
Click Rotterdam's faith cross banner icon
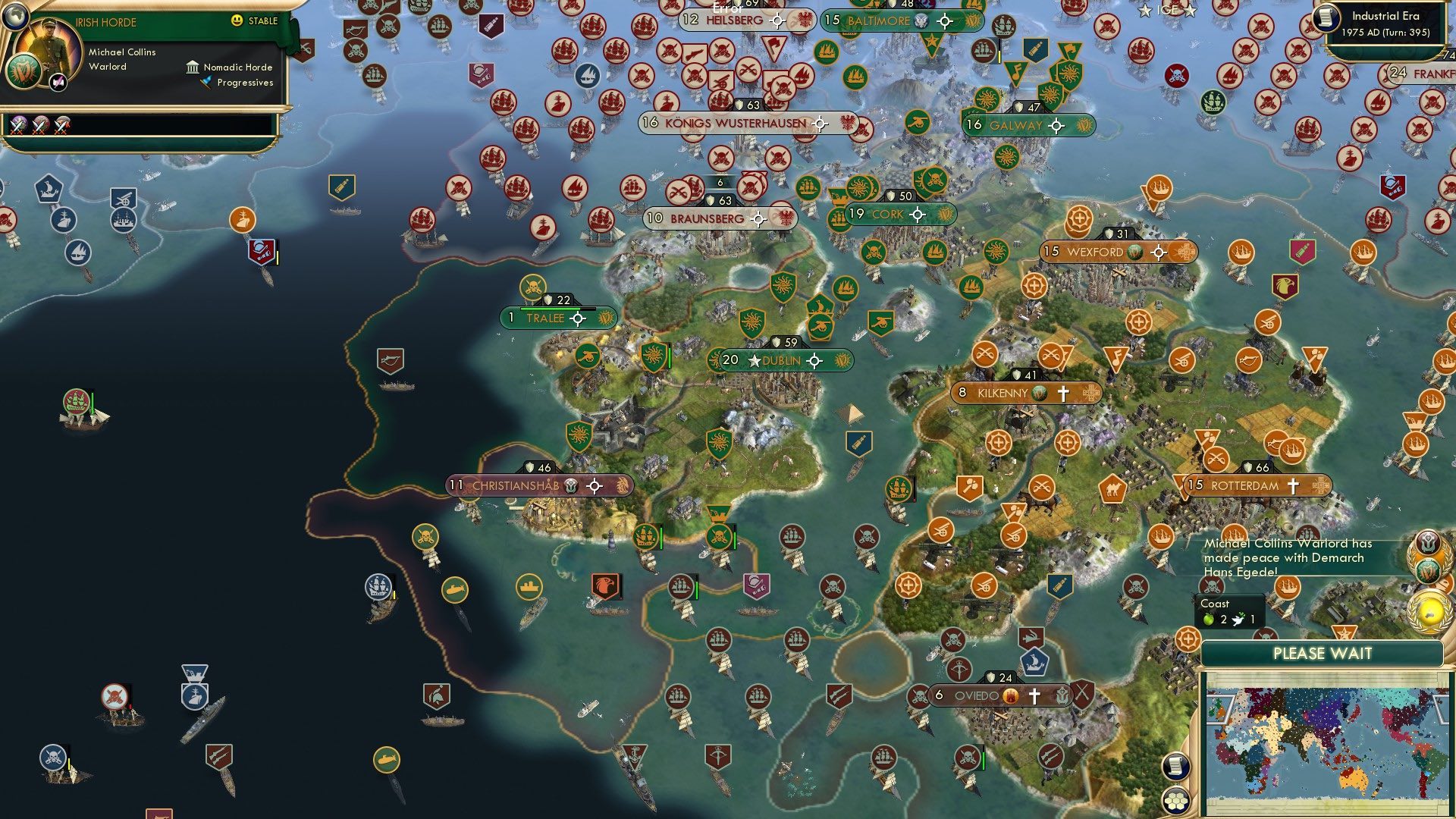[1292, 483]
